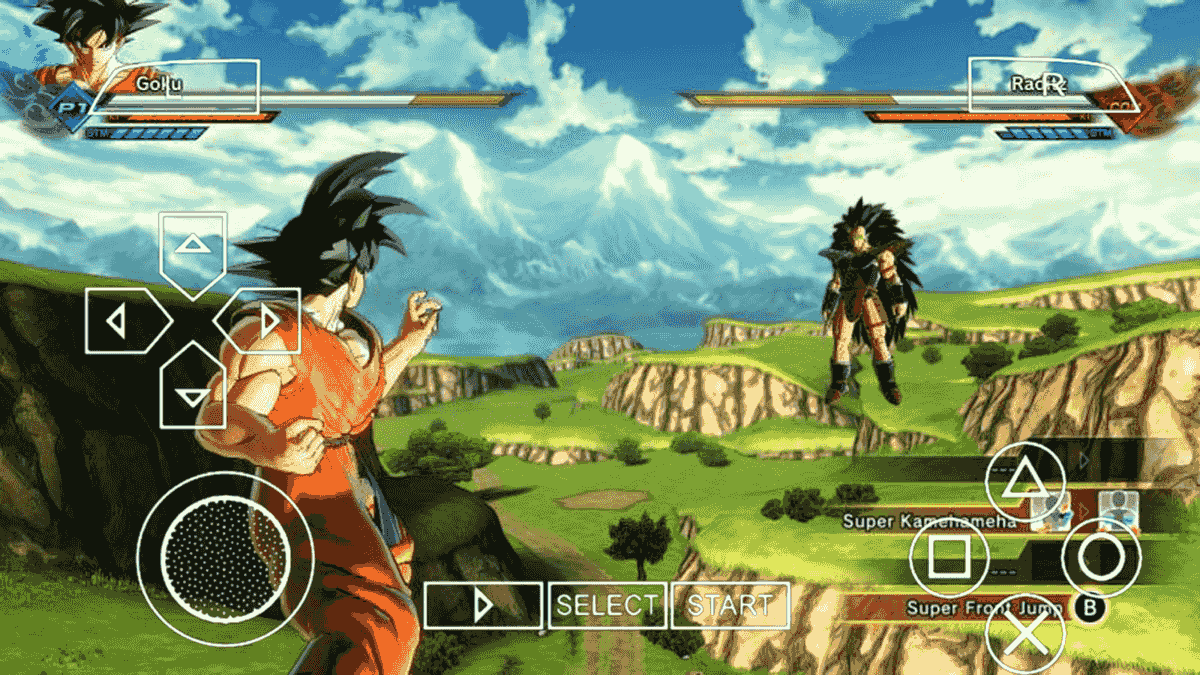Tap the on-screen cross button

point(1025,630)
